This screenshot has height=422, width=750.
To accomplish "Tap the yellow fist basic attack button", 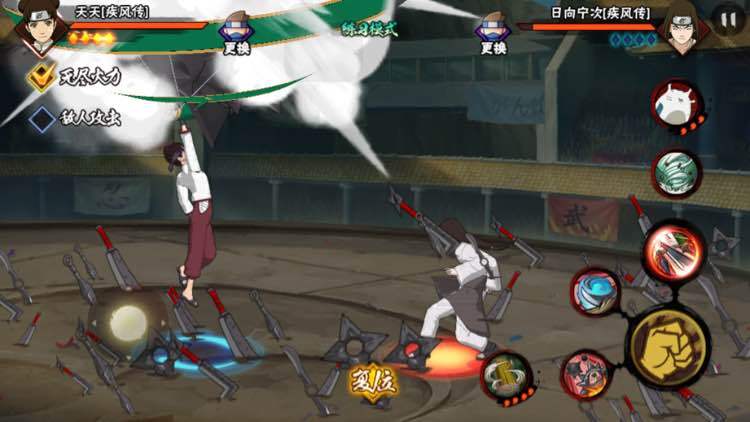I will [x=669, y=347].
